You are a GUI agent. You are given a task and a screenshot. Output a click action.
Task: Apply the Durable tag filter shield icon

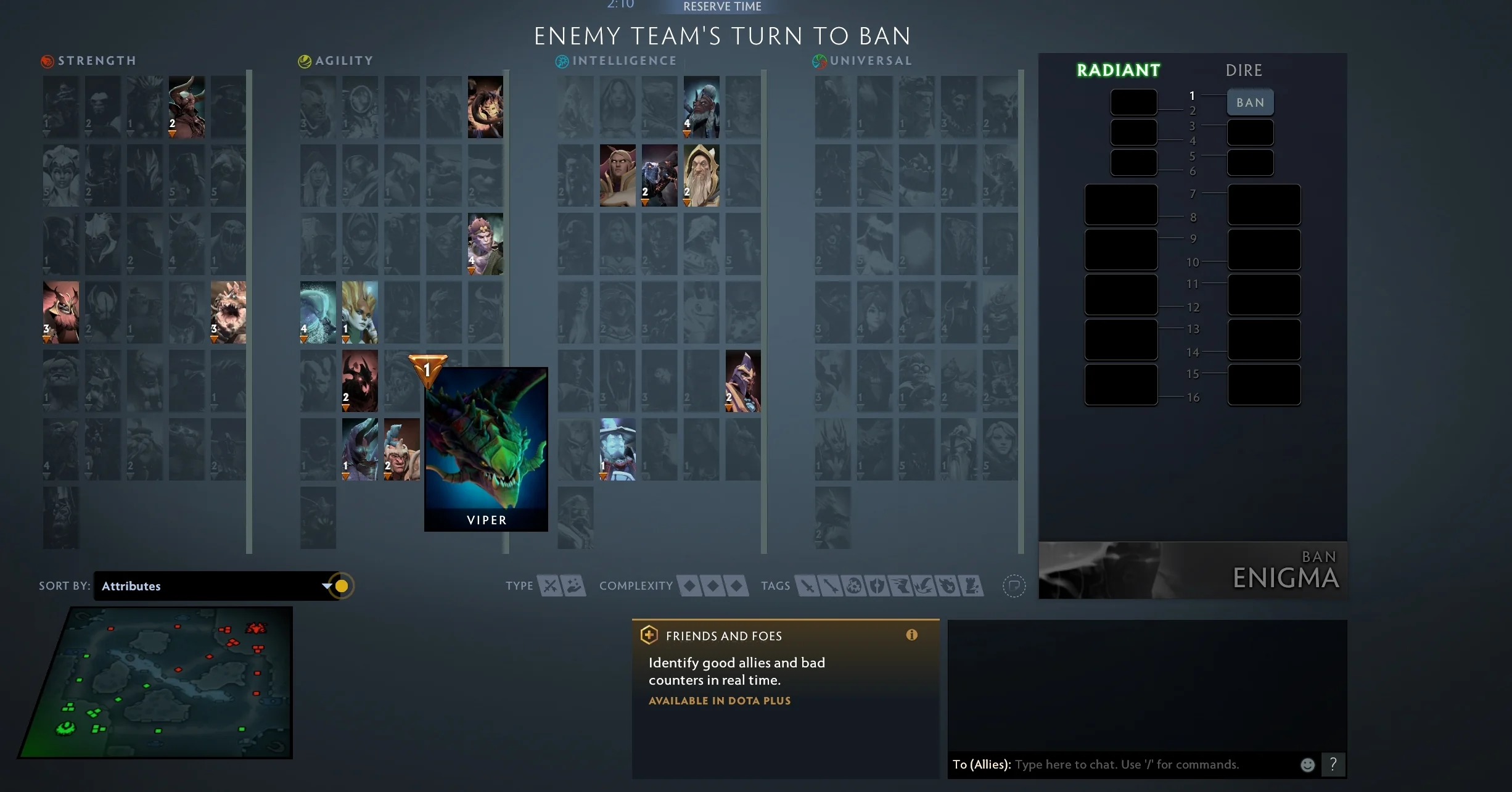click(878, 586)
